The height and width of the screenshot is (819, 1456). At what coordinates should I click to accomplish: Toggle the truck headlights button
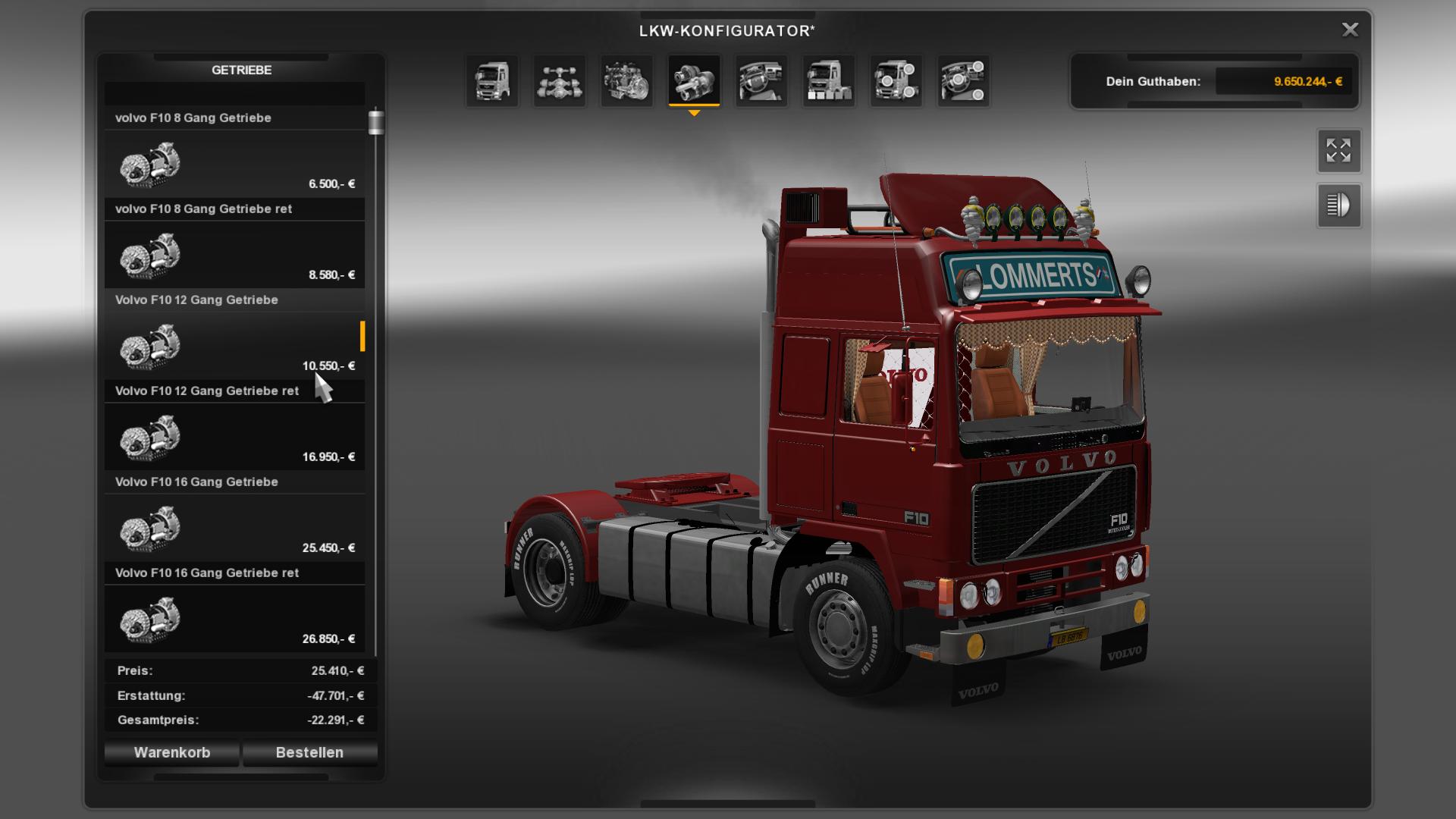1338,206
